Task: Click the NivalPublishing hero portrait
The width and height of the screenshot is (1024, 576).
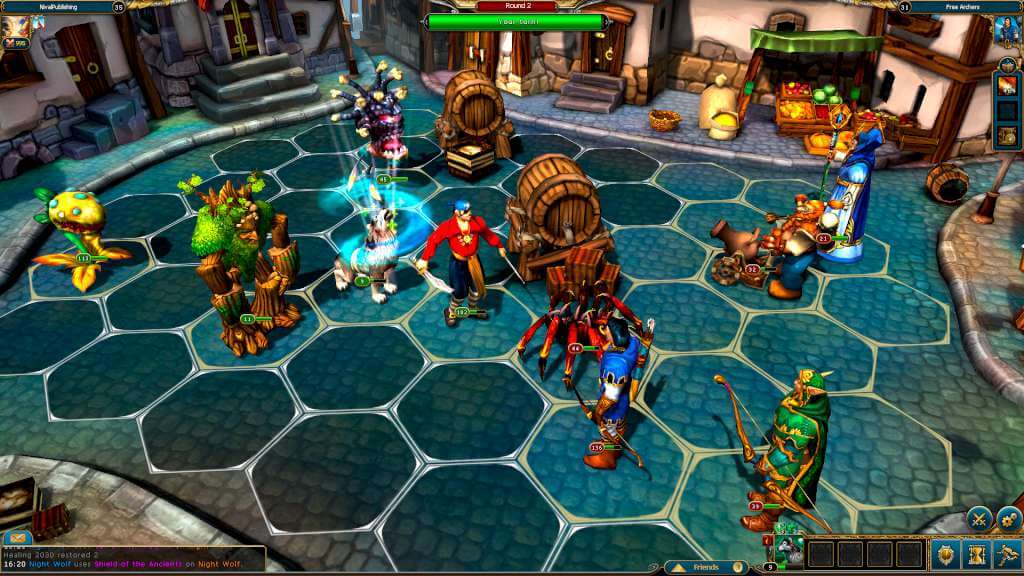Action: [x=17, y=32]
